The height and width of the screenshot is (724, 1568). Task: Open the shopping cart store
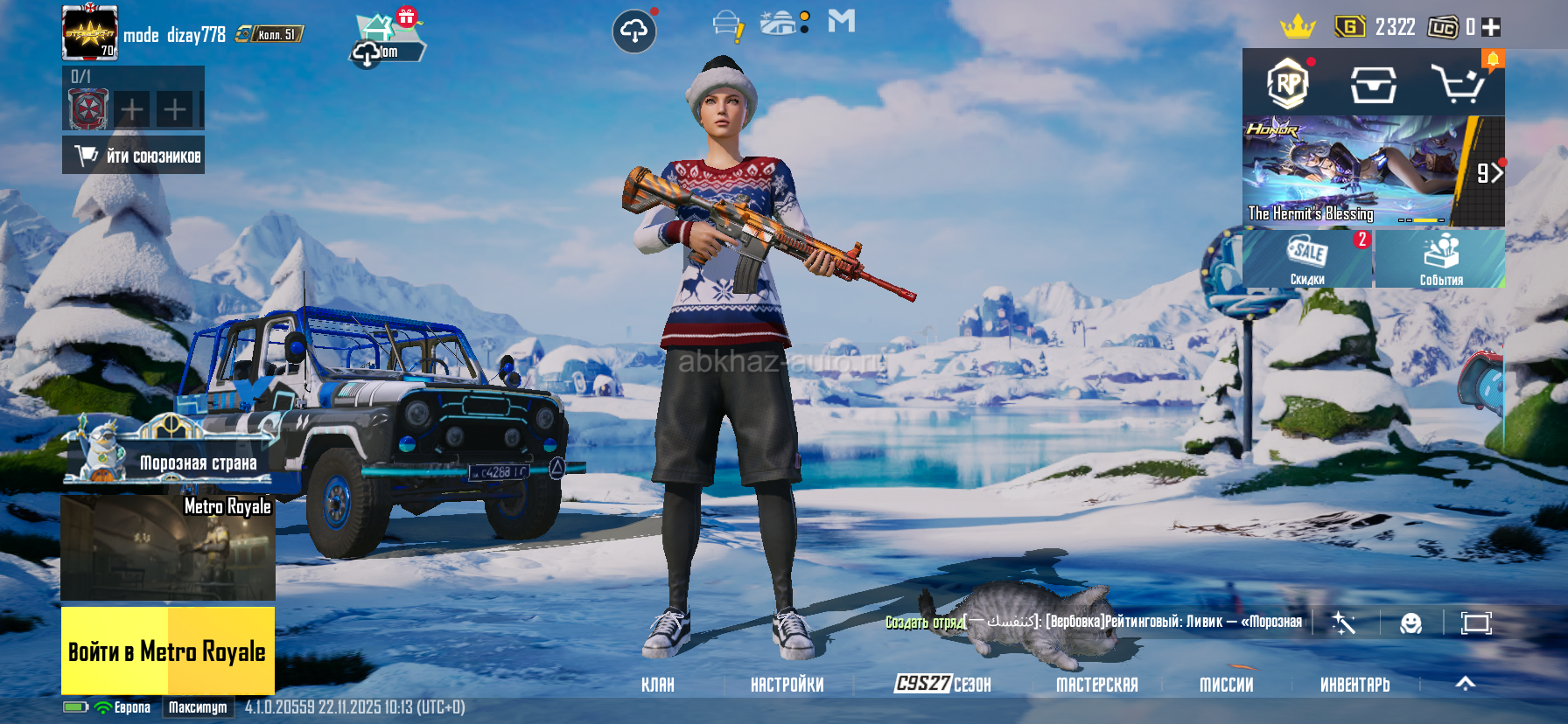pyautogui.click(x=1456, y=85)
